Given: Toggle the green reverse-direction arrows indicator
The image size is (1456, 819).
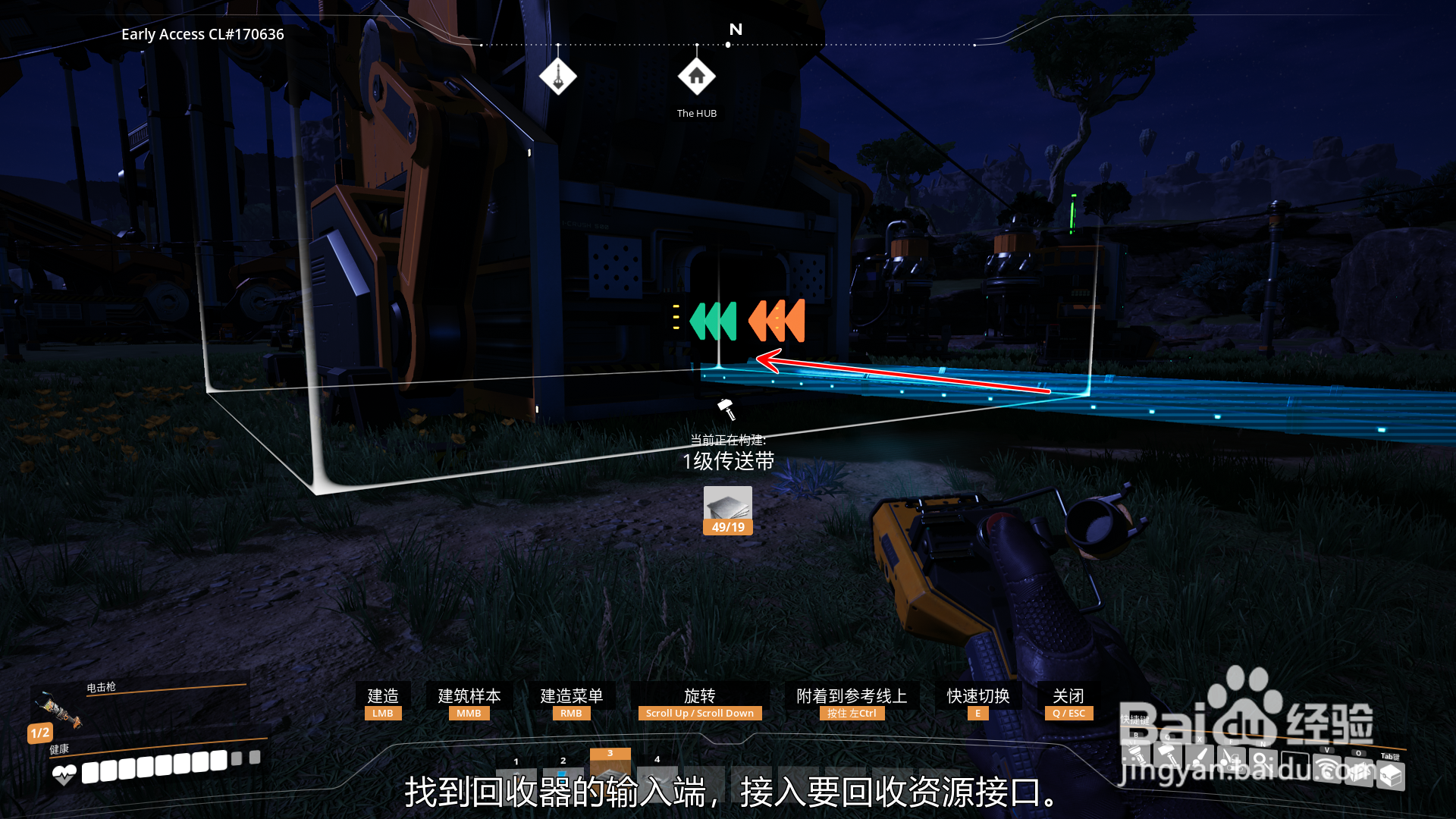Looking at the screenshot, I should (x=713, y=322).
